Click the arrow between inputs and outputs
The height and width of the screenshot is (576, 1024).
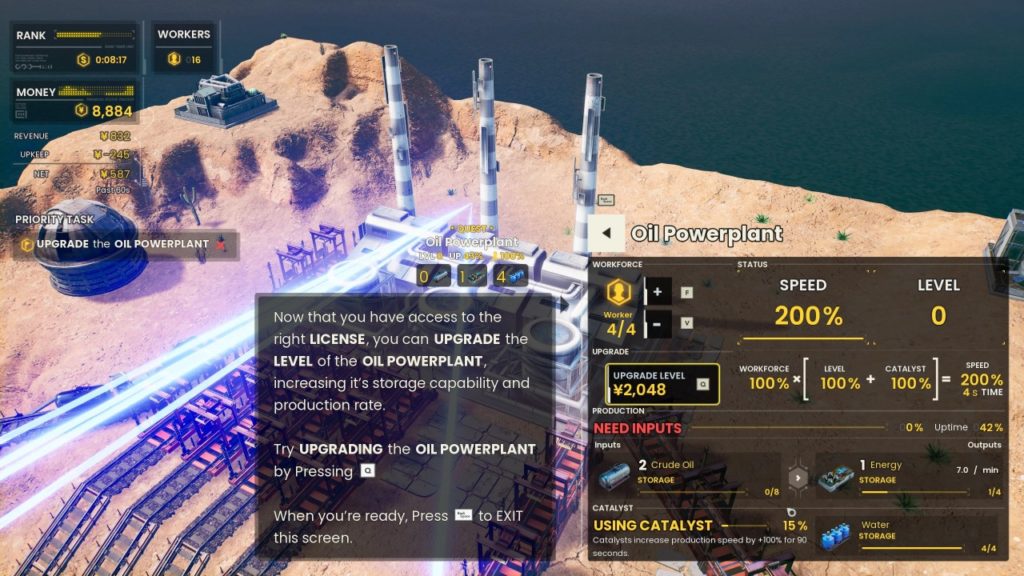click(x=798, y=477)
